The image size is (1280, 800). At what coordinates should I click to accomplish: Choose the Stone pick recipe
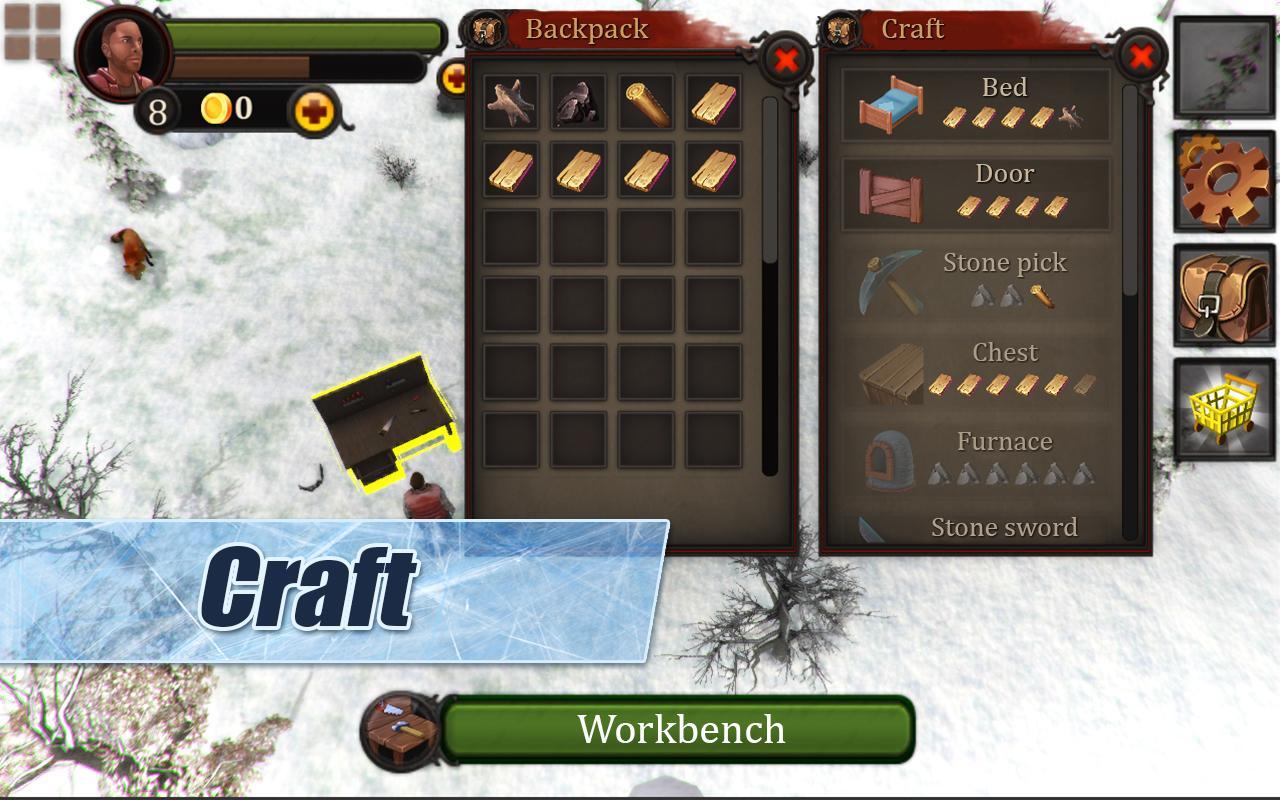976,282
